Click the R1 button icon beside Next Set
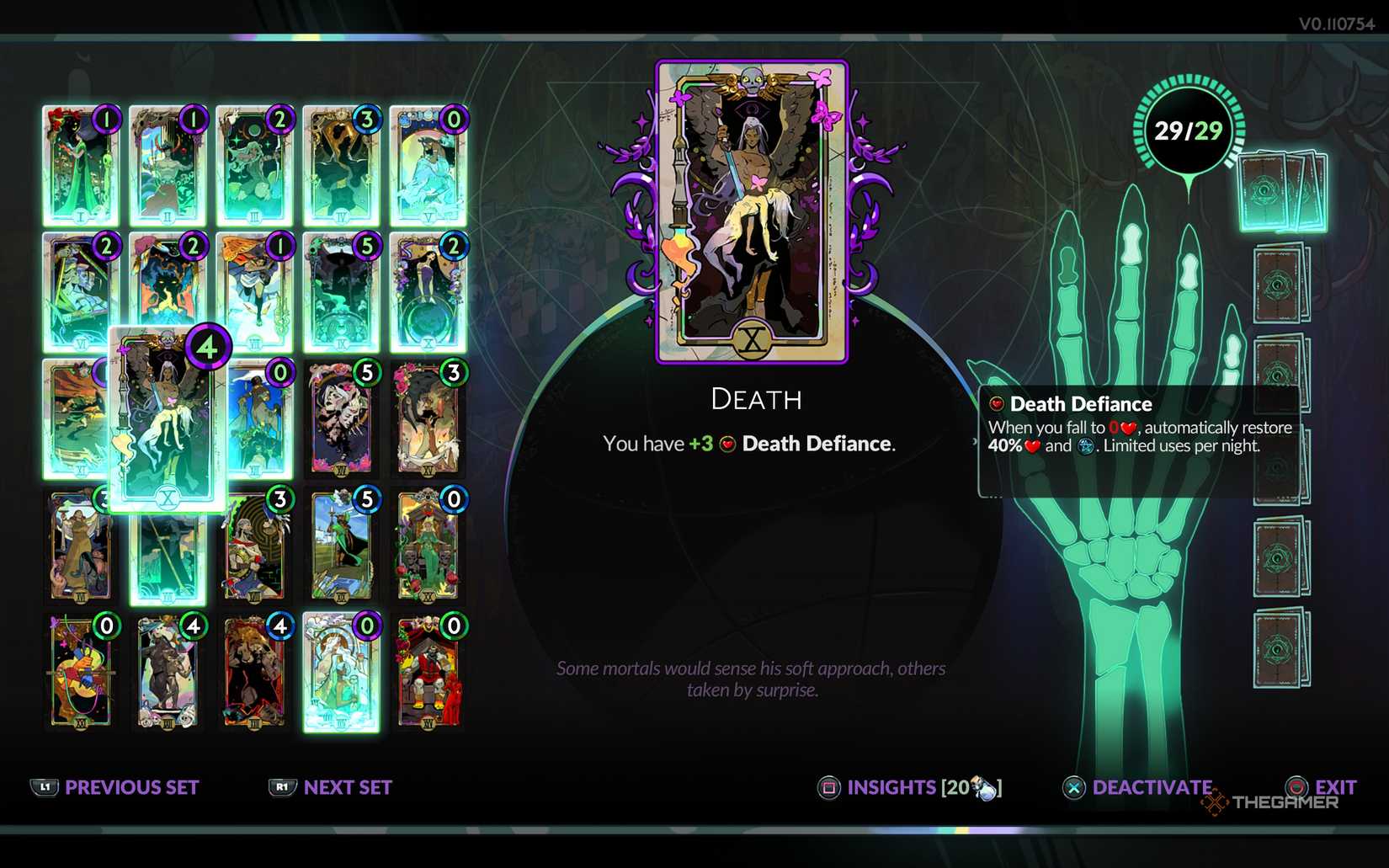1389x868 pixels. point(282,788)
